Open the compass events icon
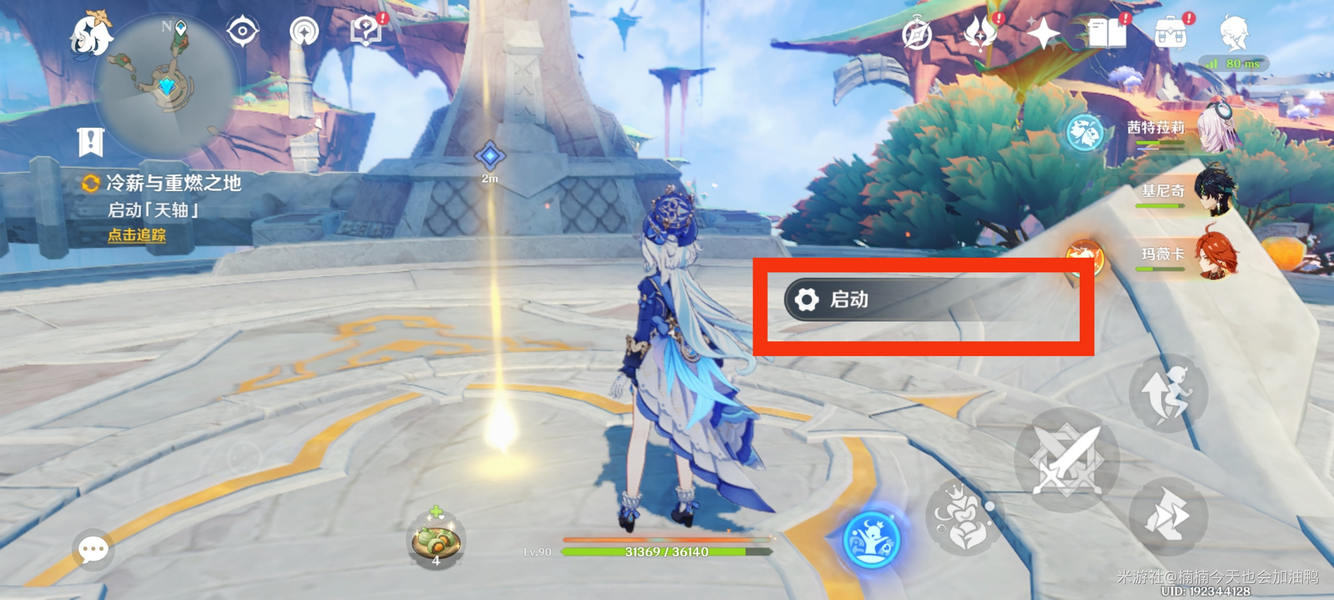Viewport: 1334px width, 600px height. [x=917, y=35]
